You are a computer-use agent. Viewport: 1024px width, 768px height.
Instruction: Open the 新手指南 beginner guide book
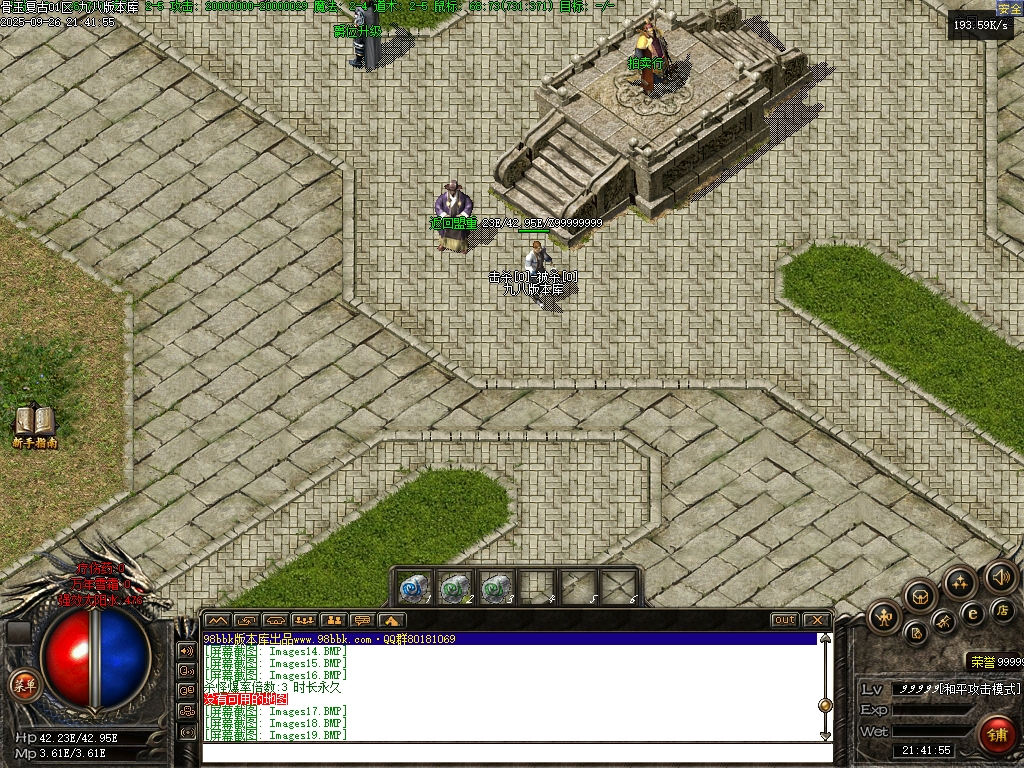pos(34,425)
